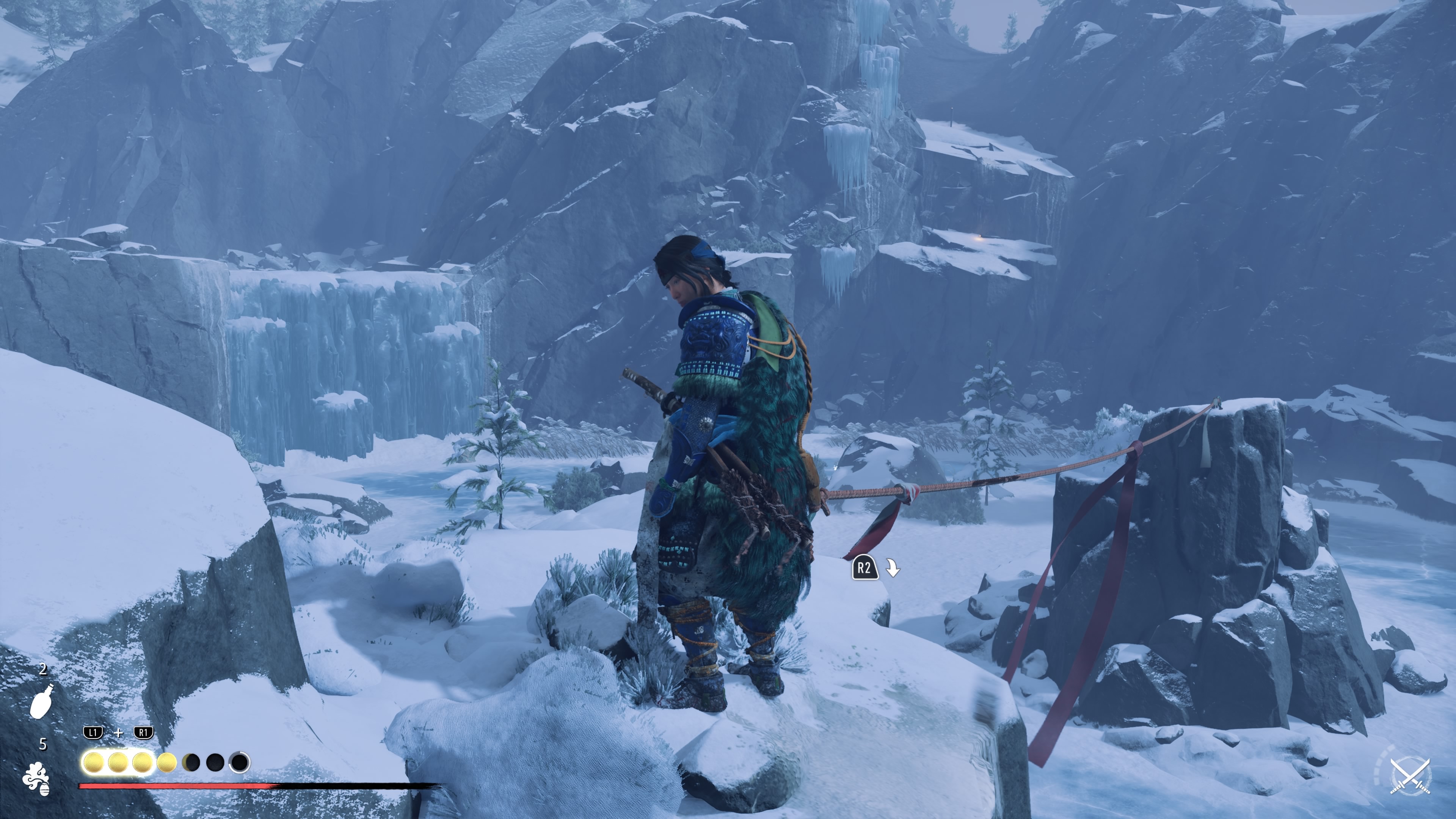Select the sake gourd icon
This screenshot has height=819, width=1456.
[x=42, y=701]
